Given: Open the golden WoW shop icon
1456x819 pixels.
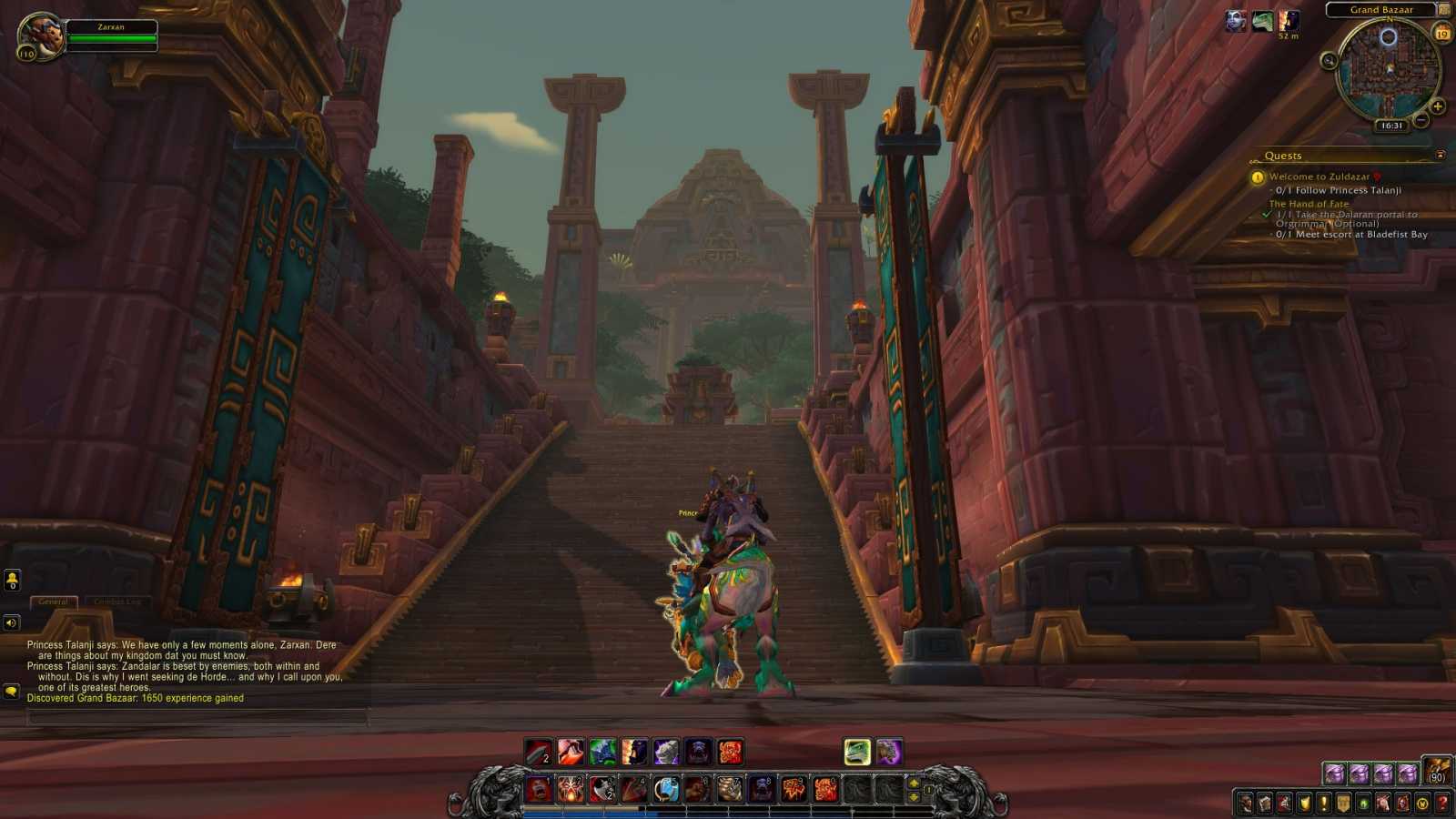Looking at the screenshot, I should tap(1422, 804).
